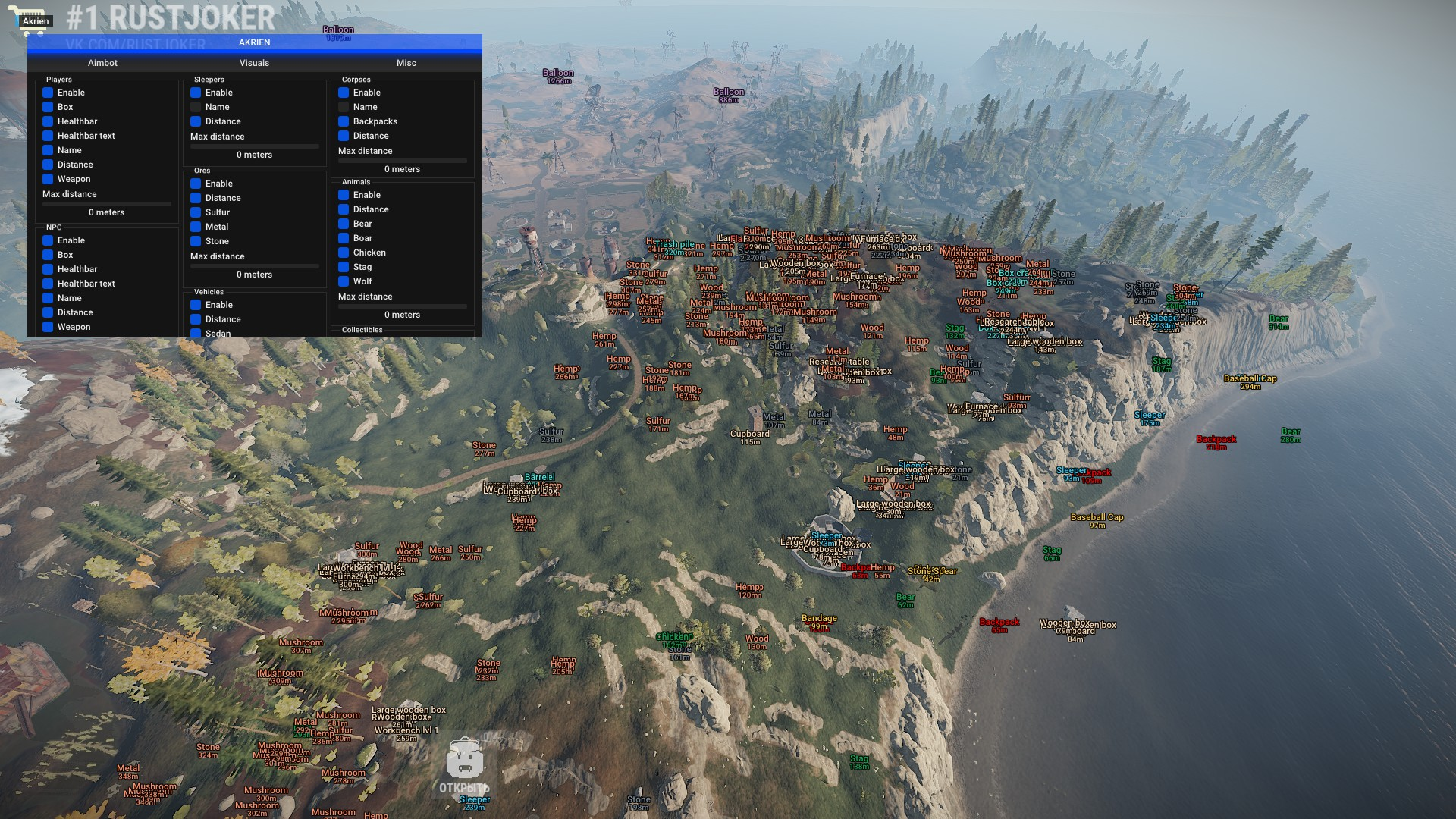Image resolution: width=1456 pixels, height=819 pixels.
Task: Toggle the Players Weapon checkbox
Action: [48, 179]
